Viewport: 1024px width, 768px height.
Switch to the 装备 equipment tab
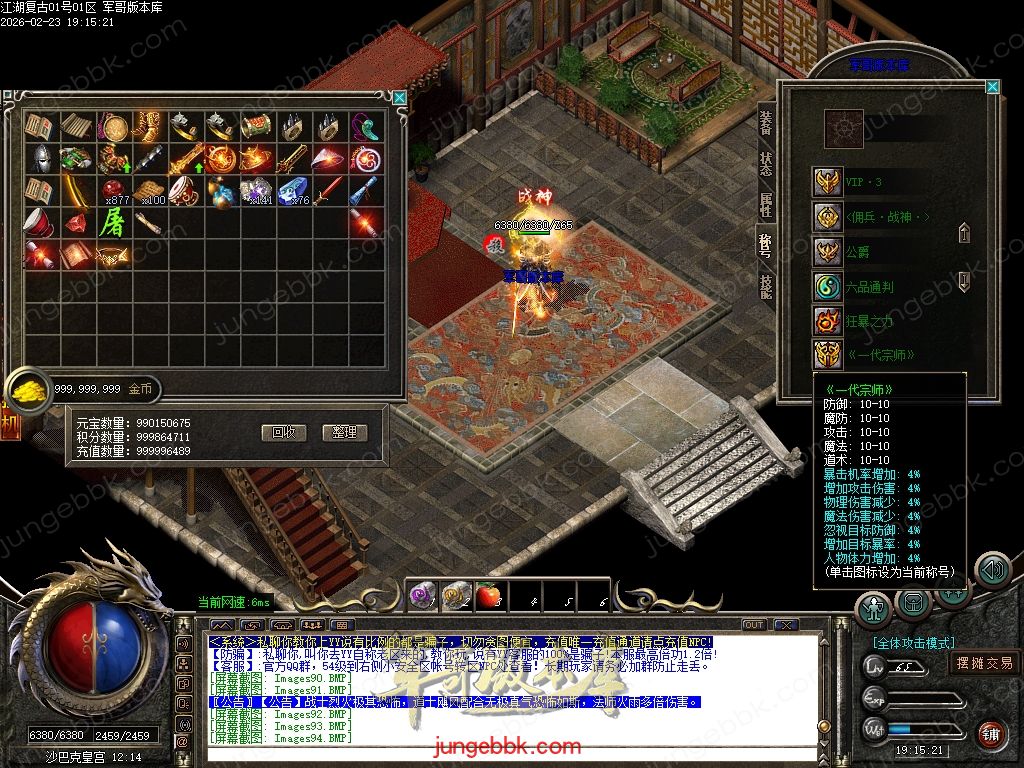pyautogui.click(x=766, y=123)
